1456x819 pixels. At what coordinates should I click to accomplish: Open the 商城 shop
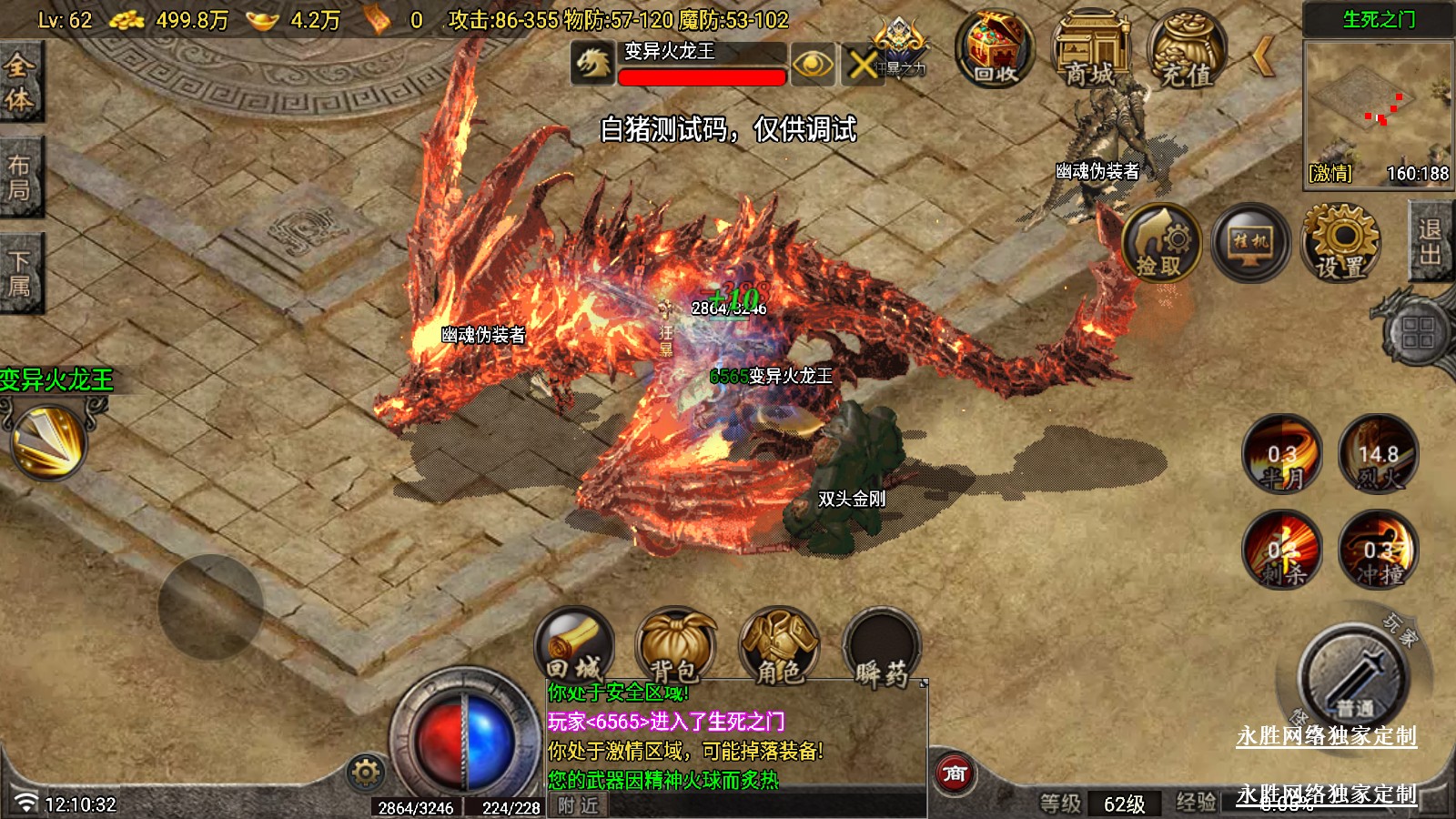(x=1089, y=49)
